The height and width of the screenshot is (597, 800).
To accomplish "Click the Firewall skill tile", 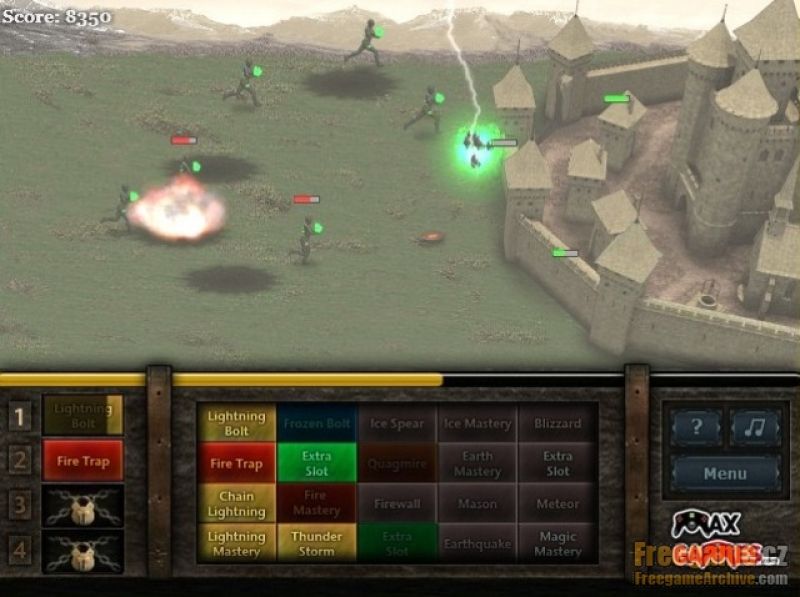I will click(397, 503).
